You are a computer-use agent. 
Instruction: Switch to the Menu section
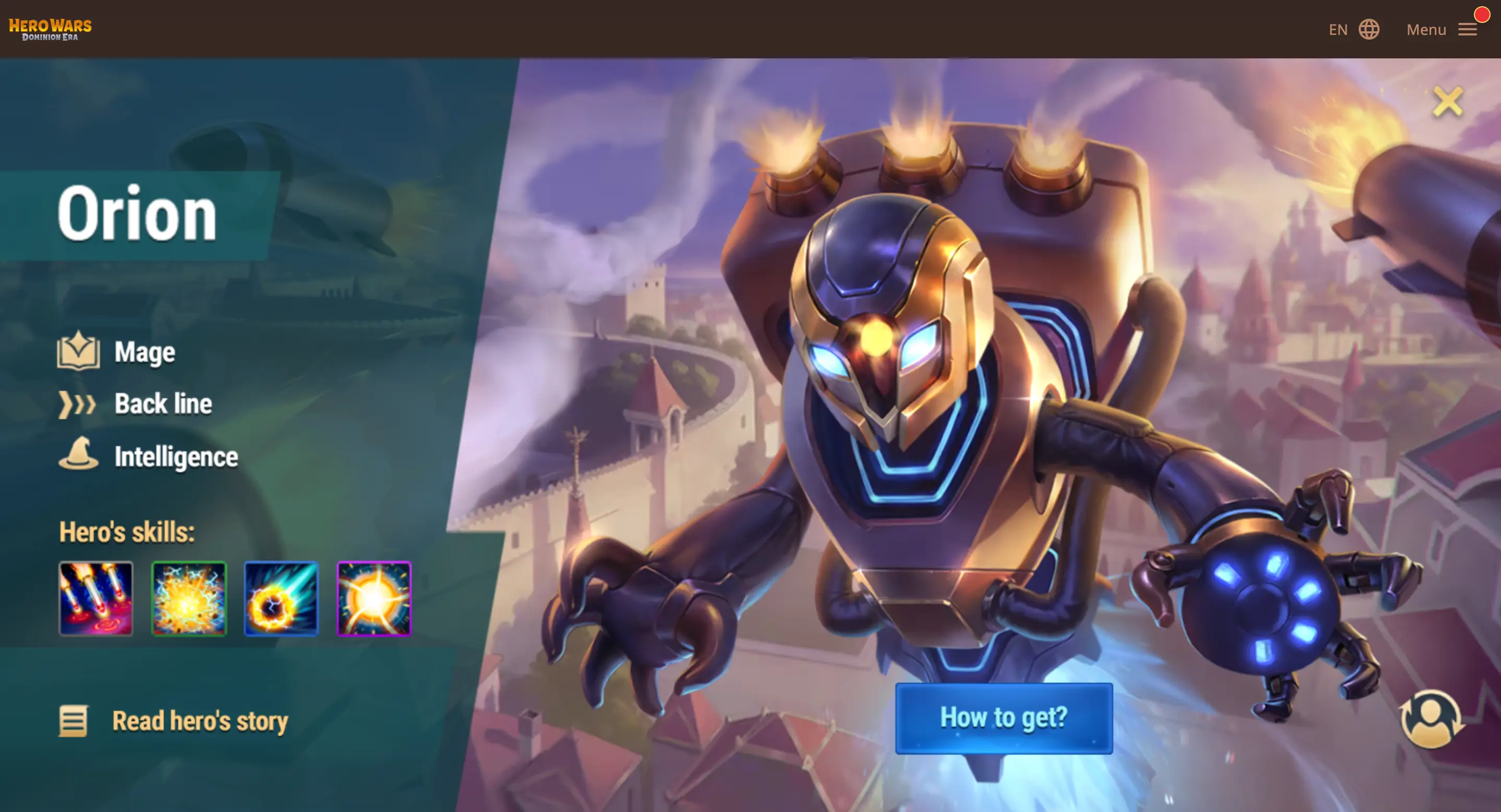[1426, 30]
